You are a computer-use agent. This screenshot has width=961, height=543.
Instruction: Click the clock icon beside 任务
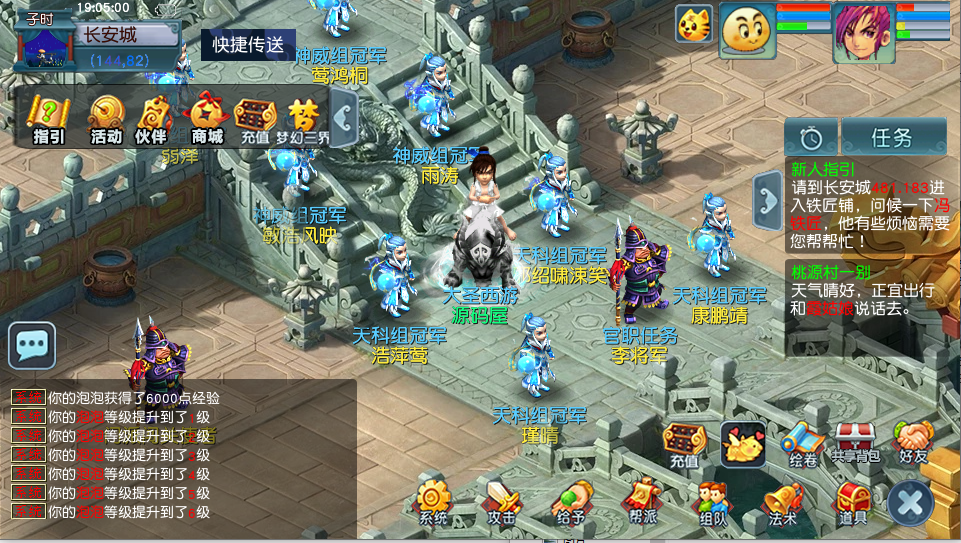(x=810, y=137)
